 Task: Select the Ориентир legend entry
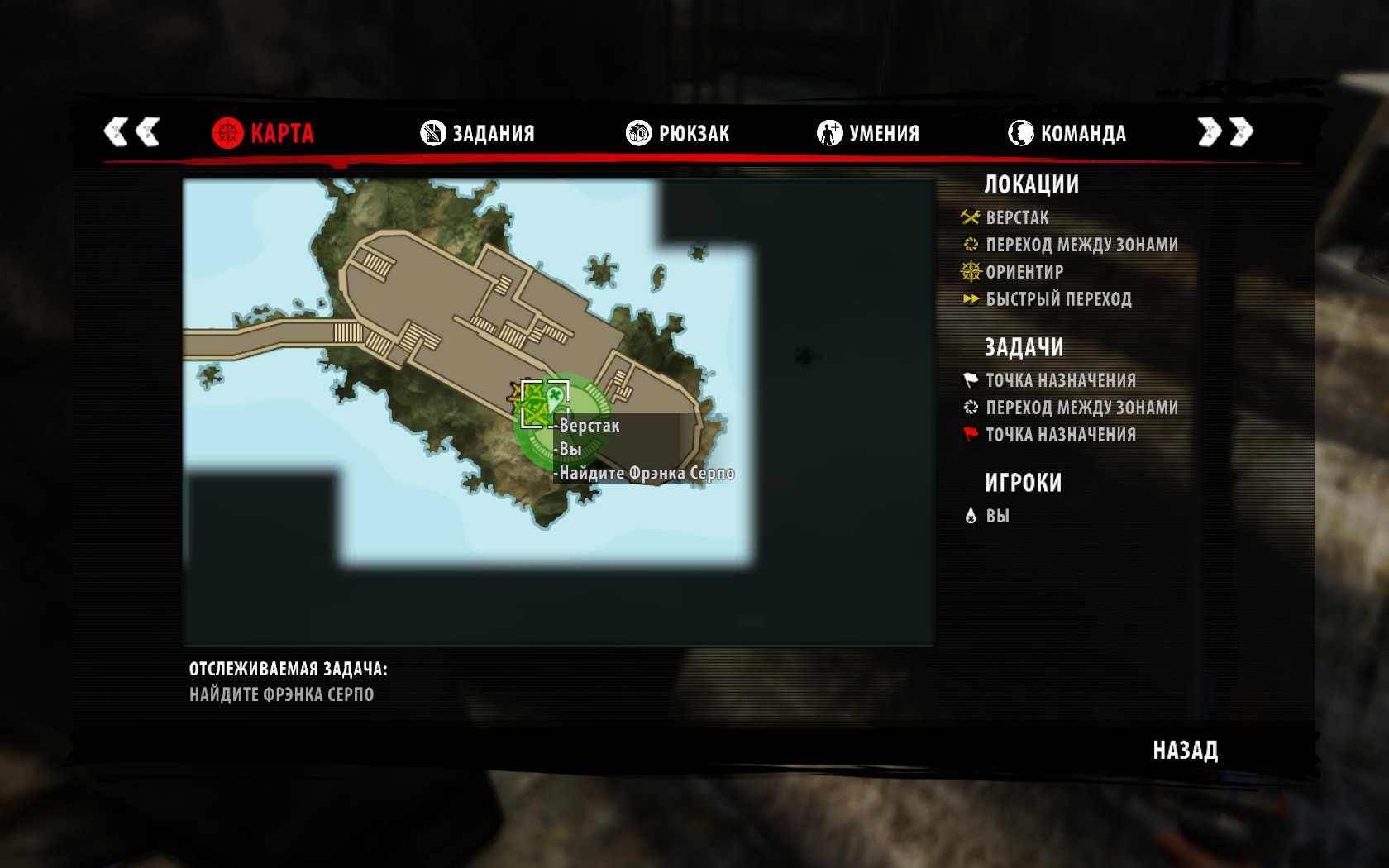tap(1024, 272)
